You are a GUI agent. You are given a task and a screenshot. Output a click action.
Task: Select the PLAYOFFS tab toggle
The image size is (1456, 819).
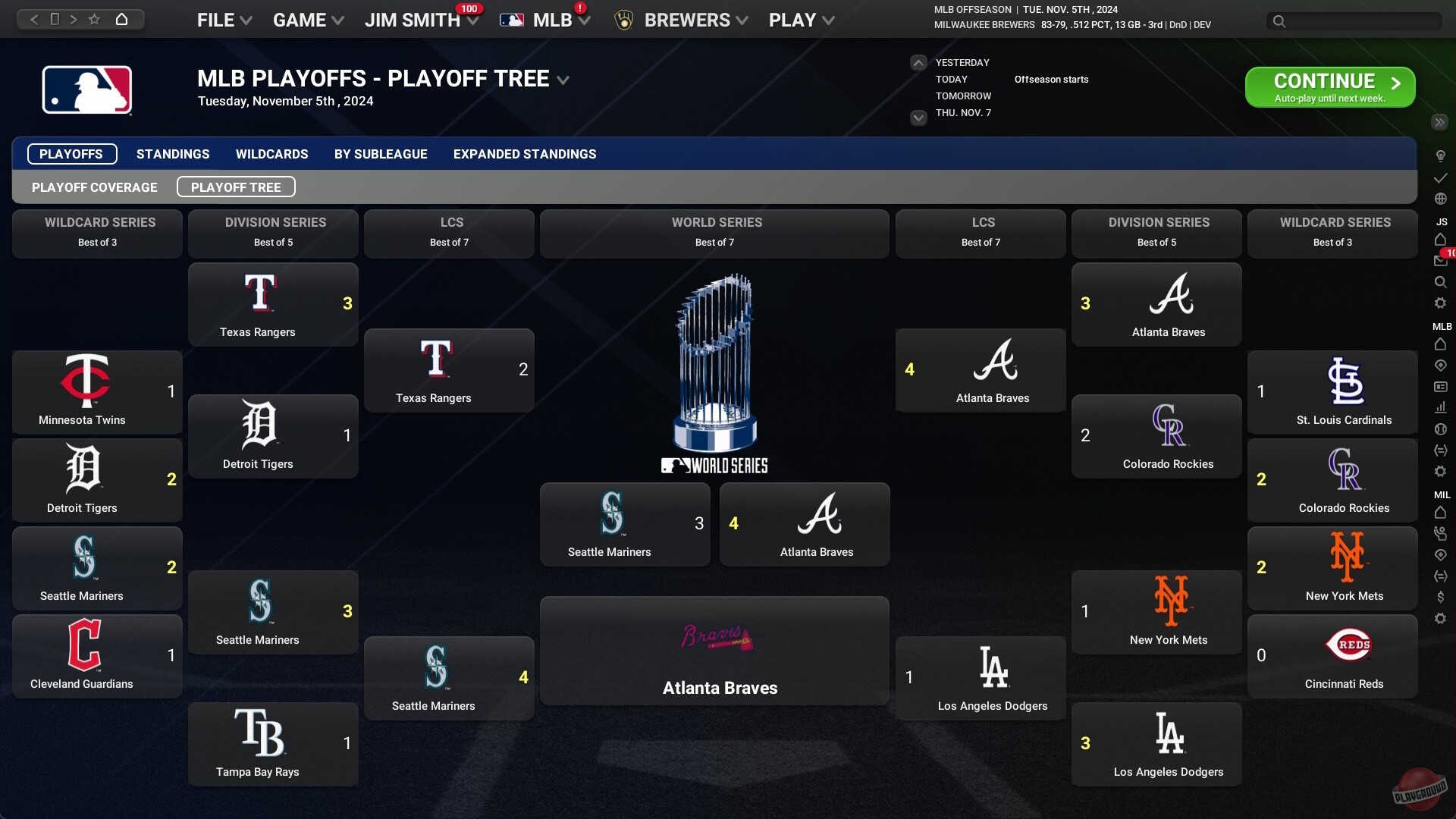pos(71,154)
